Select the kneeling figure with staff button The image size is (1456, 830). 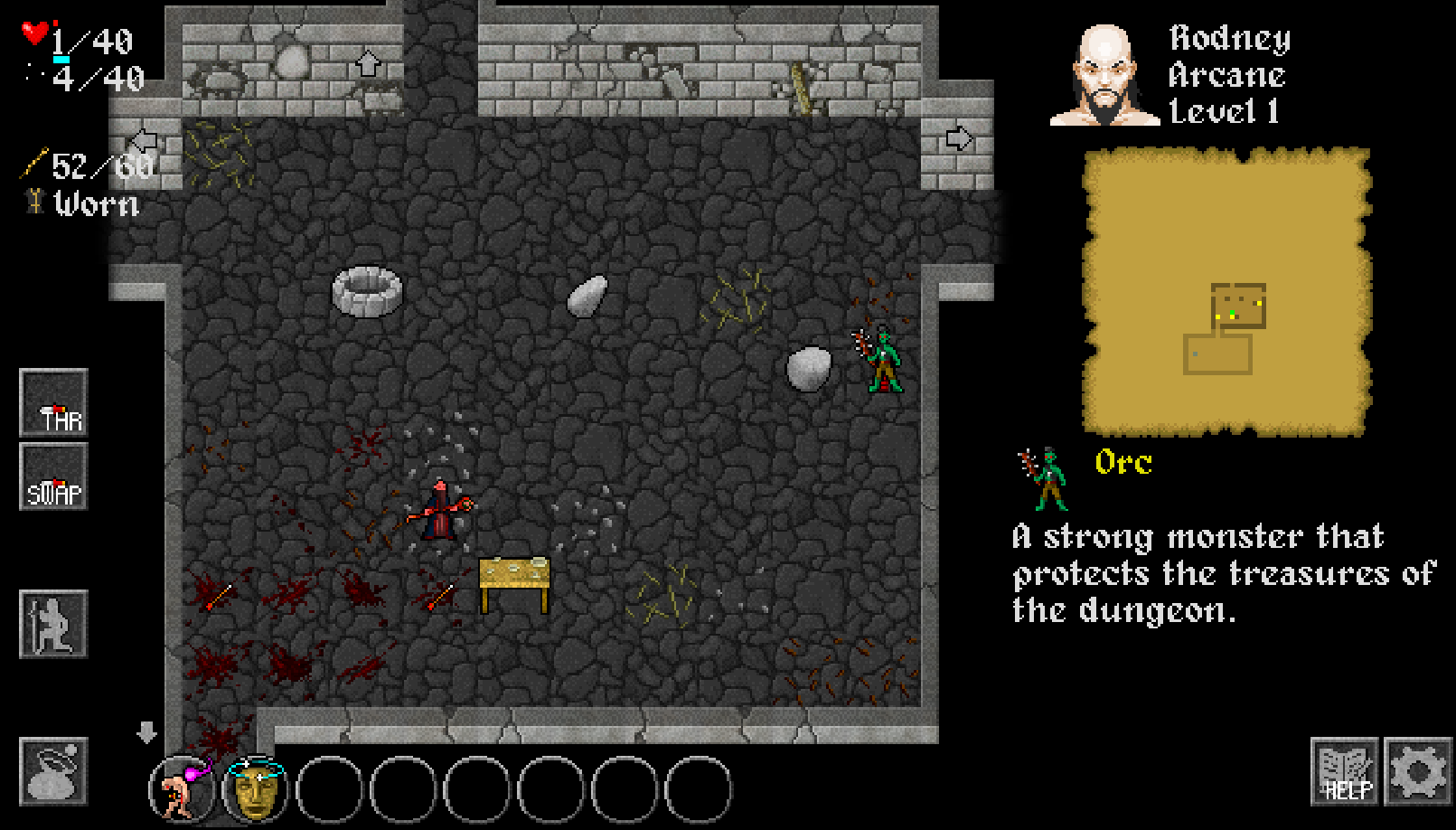click(x=53, y=624)
